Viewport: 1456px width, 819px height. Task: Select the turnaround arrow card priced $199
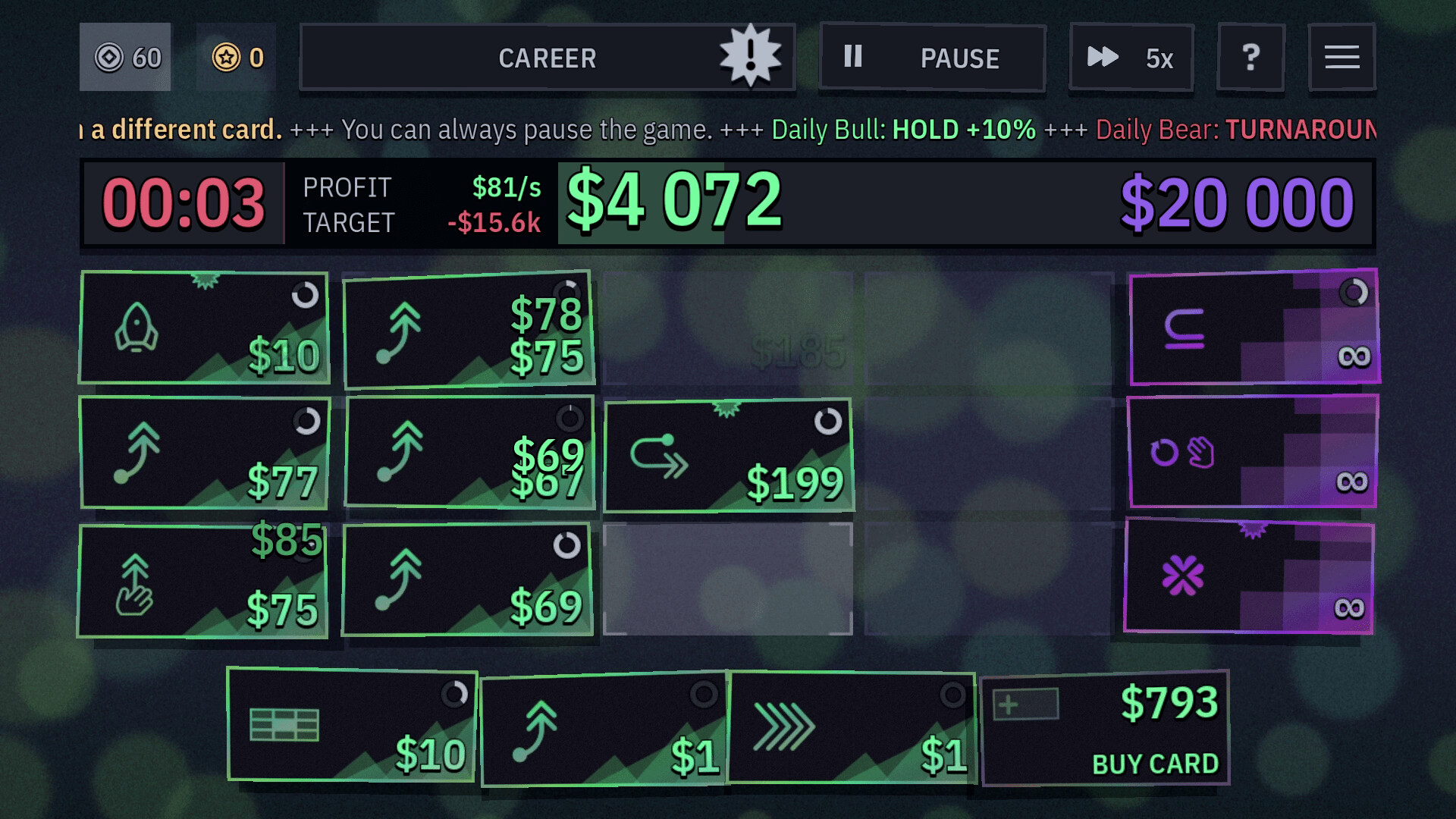coord(728,455)
